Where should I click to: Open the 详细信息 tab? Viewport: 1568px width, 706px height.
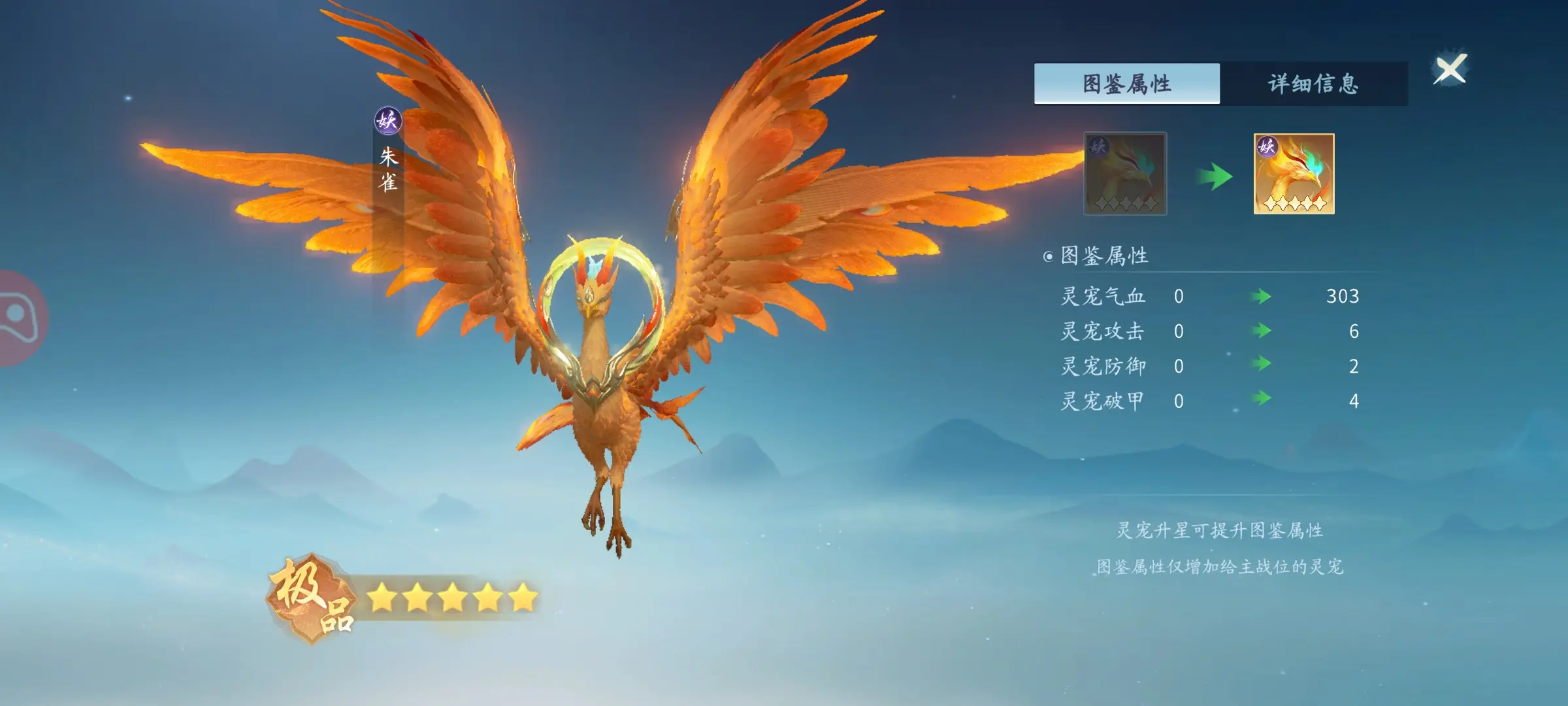click(x=1313, y=84)
